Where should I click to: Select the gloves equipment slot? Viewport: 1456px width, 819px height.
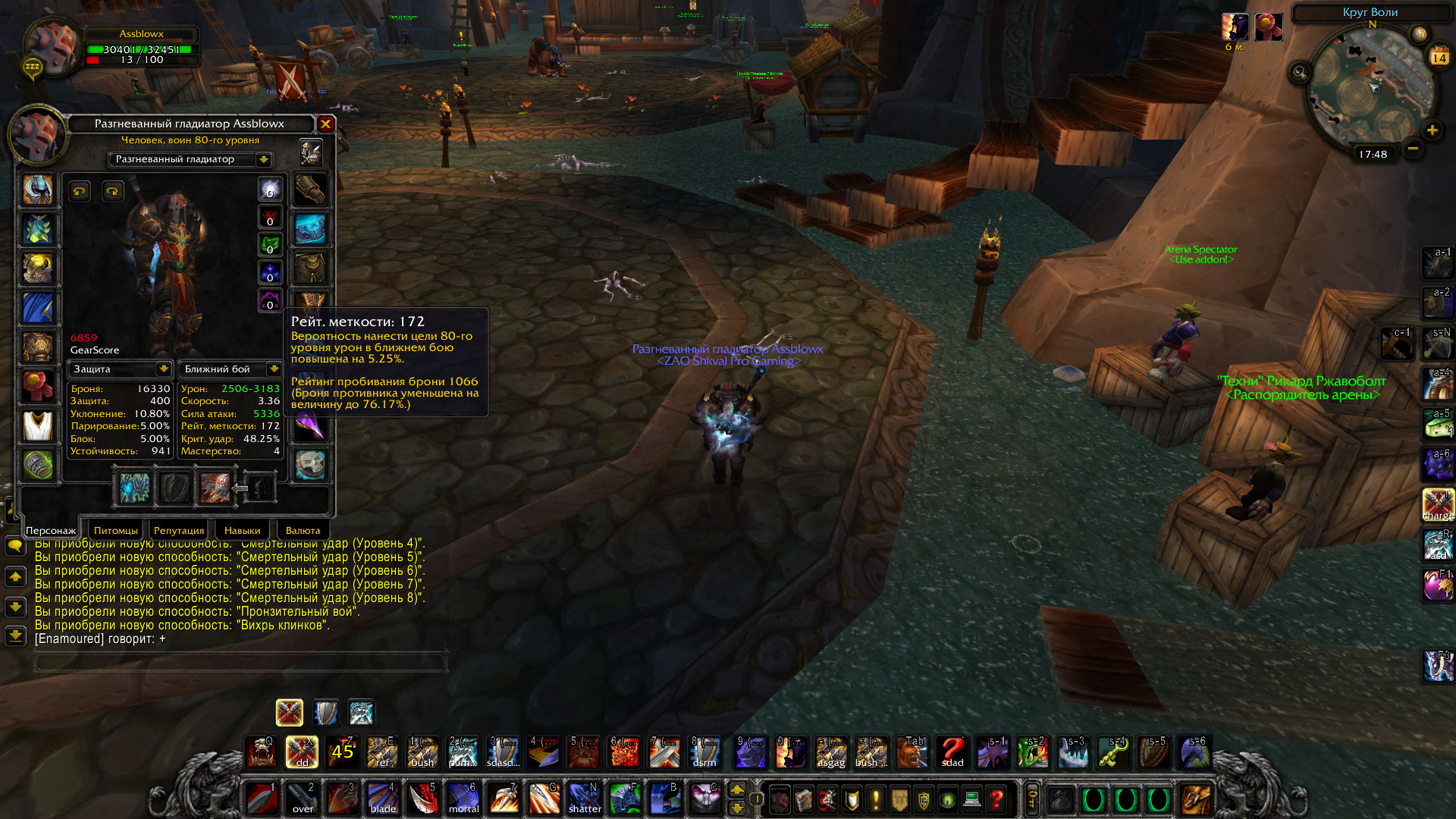pos(310,190)
